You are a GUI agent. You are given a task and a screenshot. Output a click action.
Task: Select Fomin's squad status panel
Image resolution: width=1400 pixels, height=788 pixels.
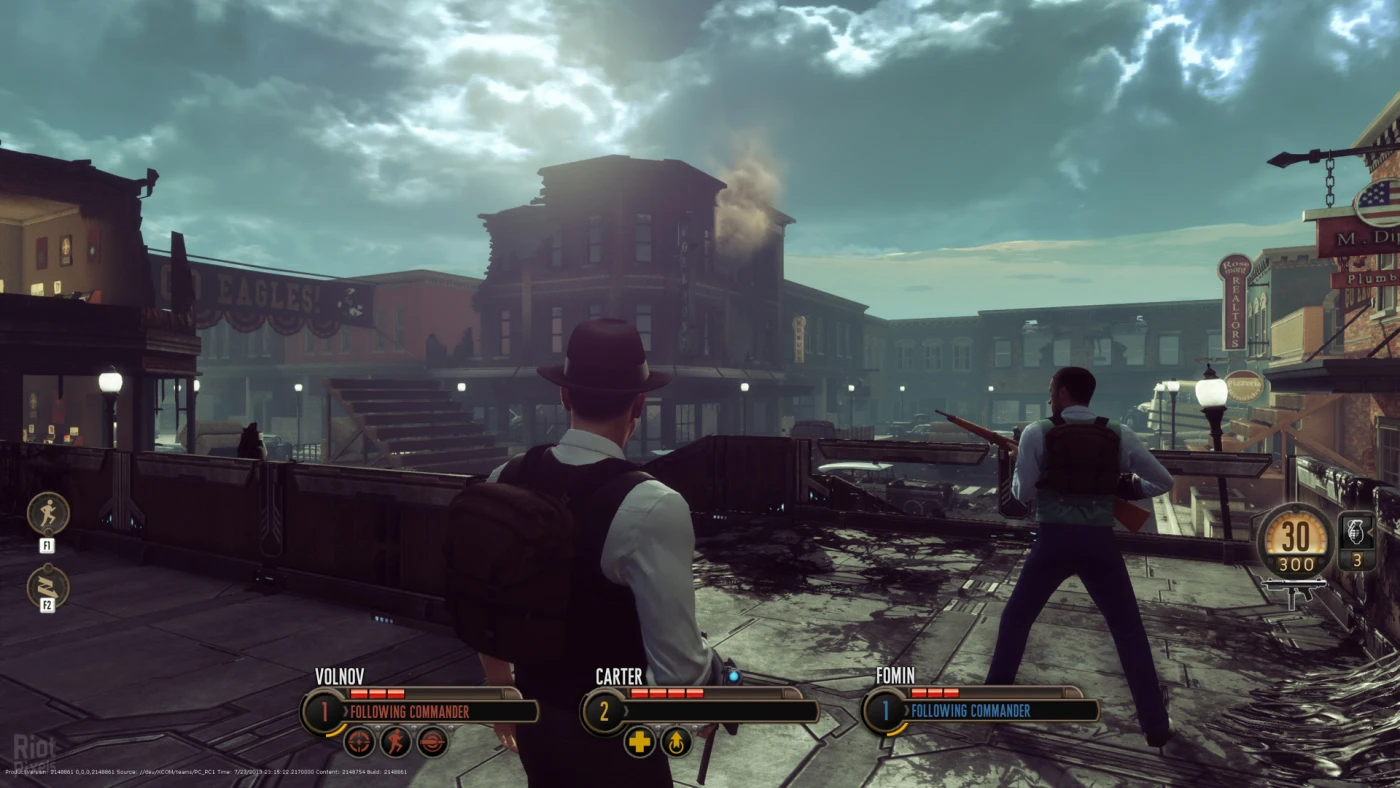(x=981, y=710)
